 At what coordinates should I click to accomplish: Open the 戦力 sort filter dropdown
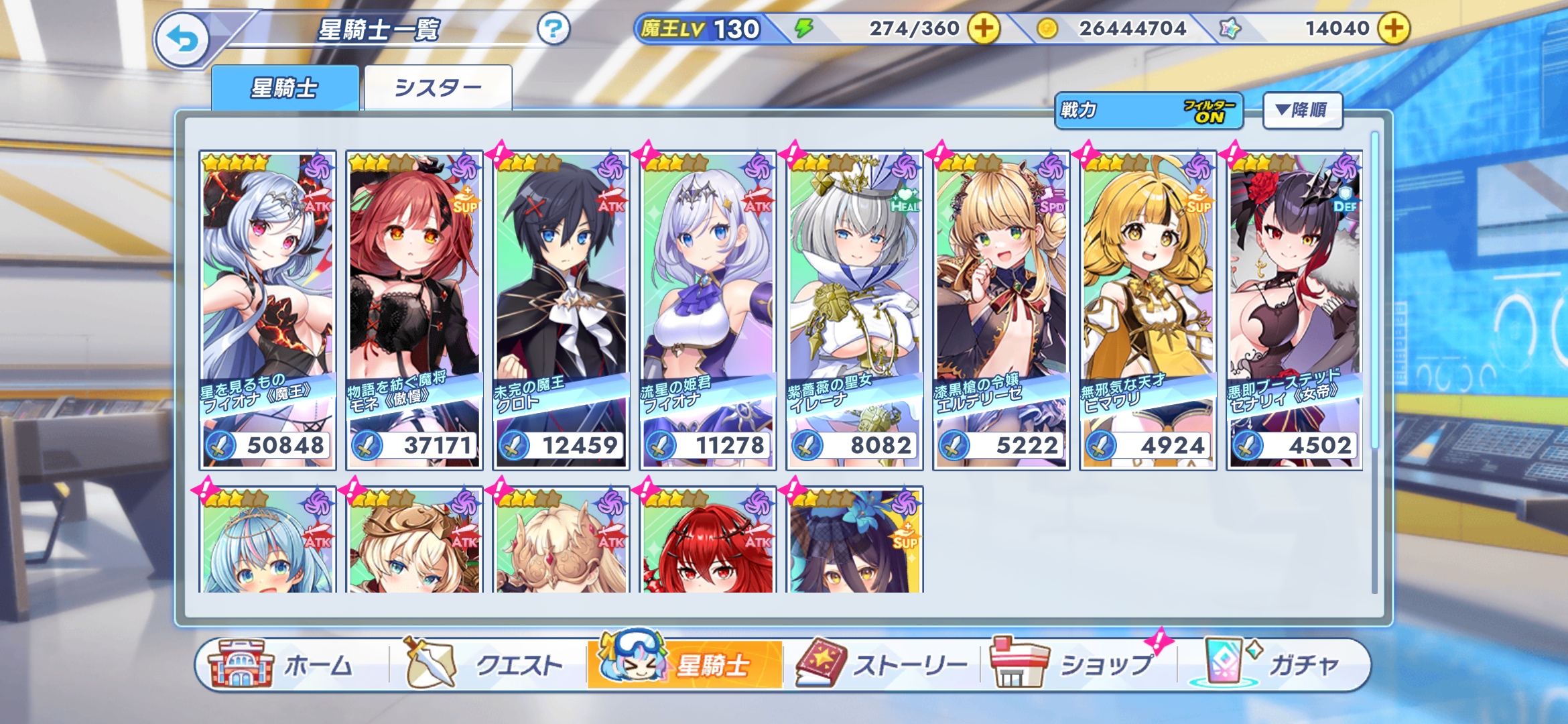pyautogui.click(x=1149, y=111)
